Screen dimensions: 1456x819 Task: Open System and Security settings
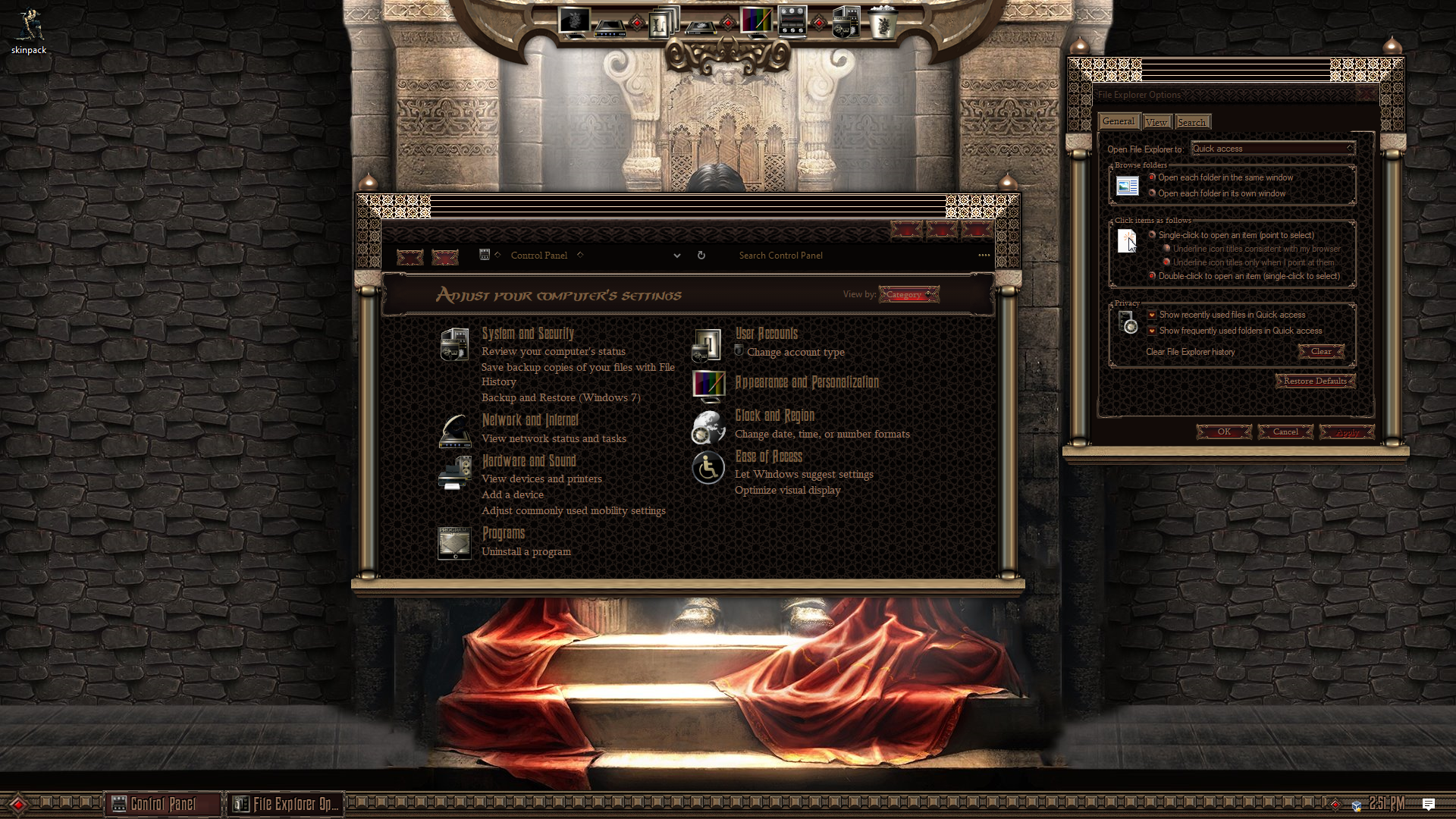(x=528, y=334)
